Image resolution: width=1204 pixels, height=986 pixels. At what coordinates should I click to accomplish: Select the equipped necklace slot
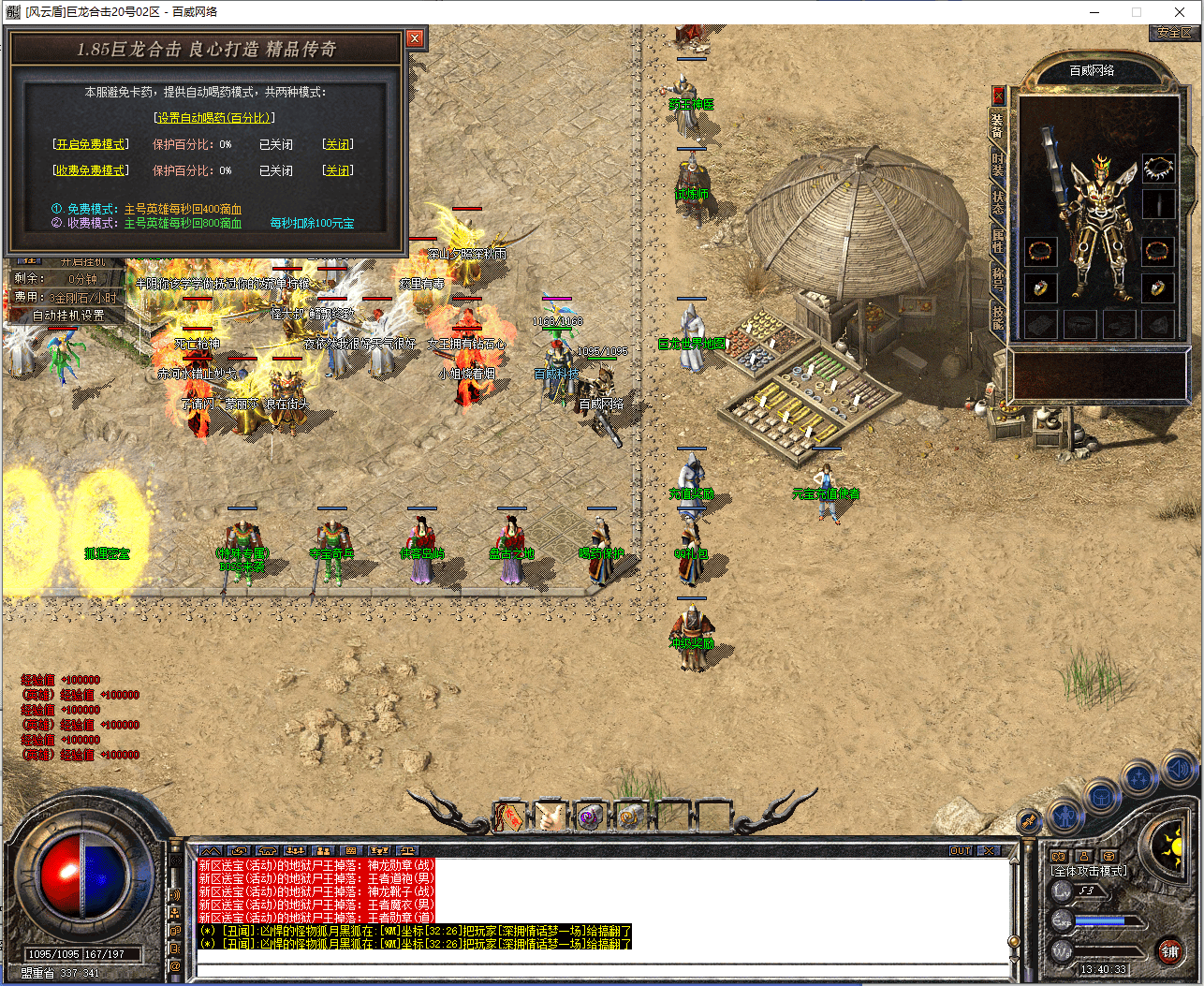coord(1158,169)
